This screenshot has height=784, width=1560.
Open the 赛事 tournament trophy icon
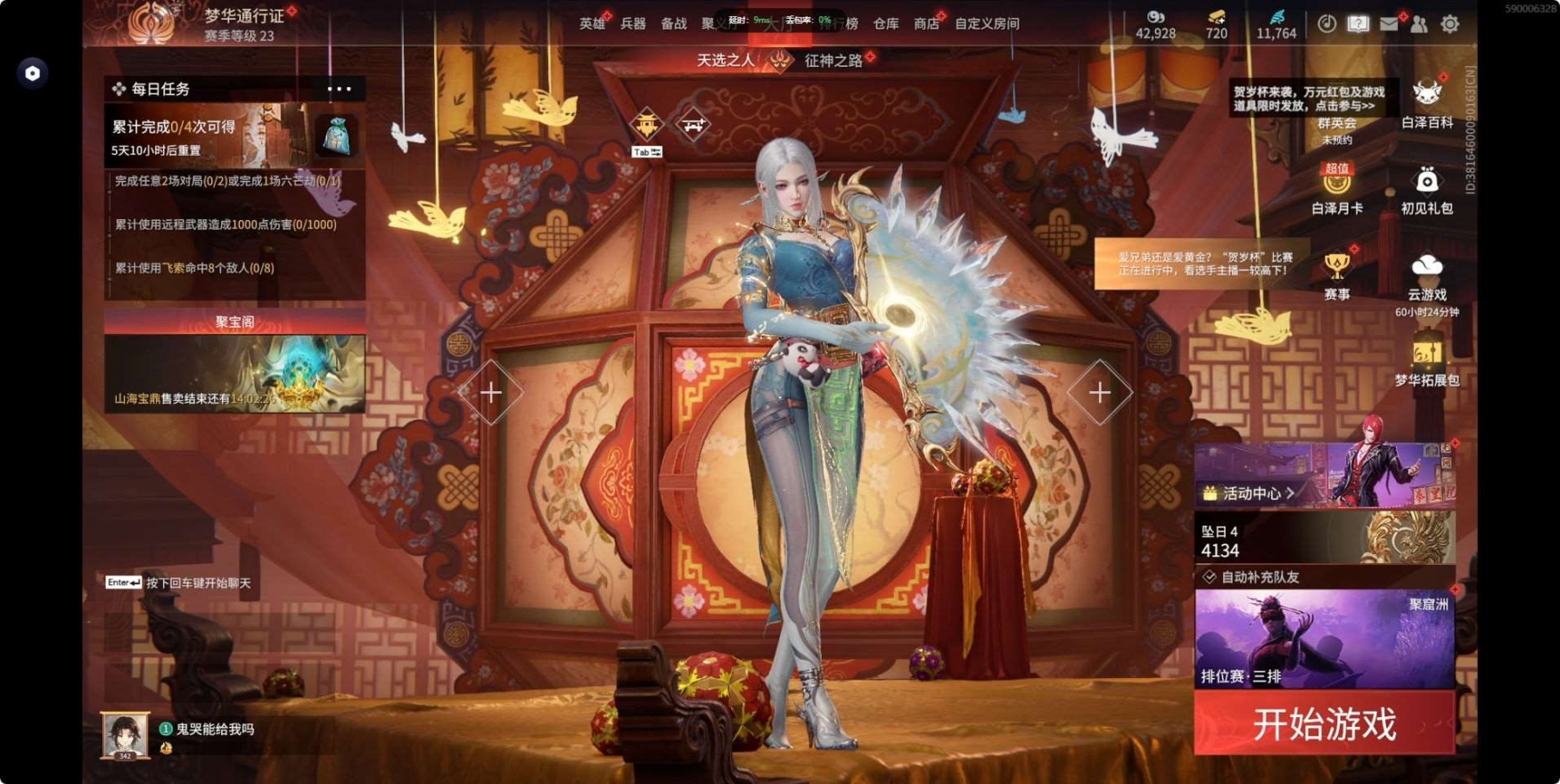pyautogui.click(x=1336, y=276)
